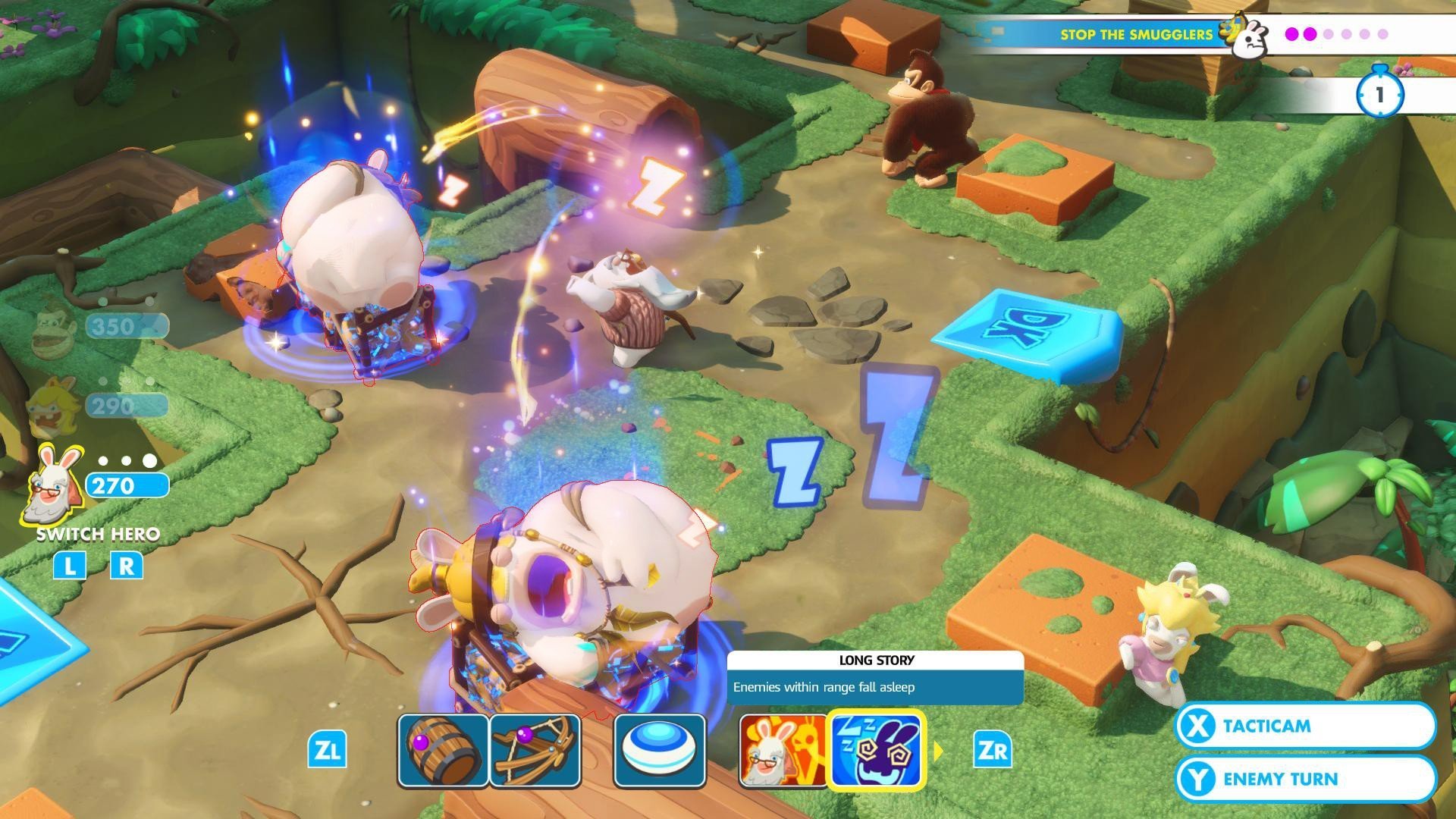End turn with Enemy Turn button
Image resolution: width=1456 pixels, height=819 pixels.
point(1305,779)
